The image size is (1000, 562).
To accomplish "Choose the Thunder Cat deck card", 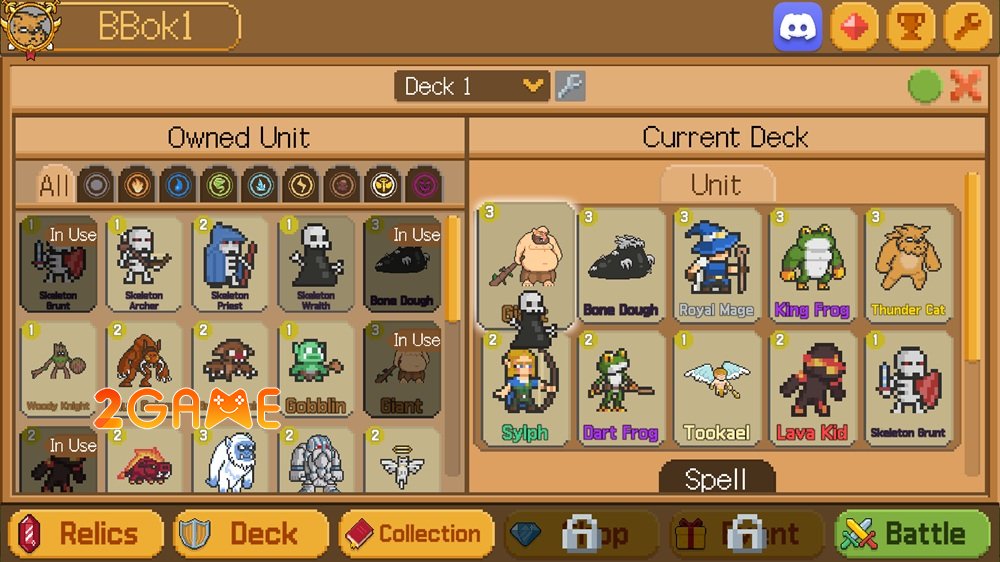I will coord(907,264).
